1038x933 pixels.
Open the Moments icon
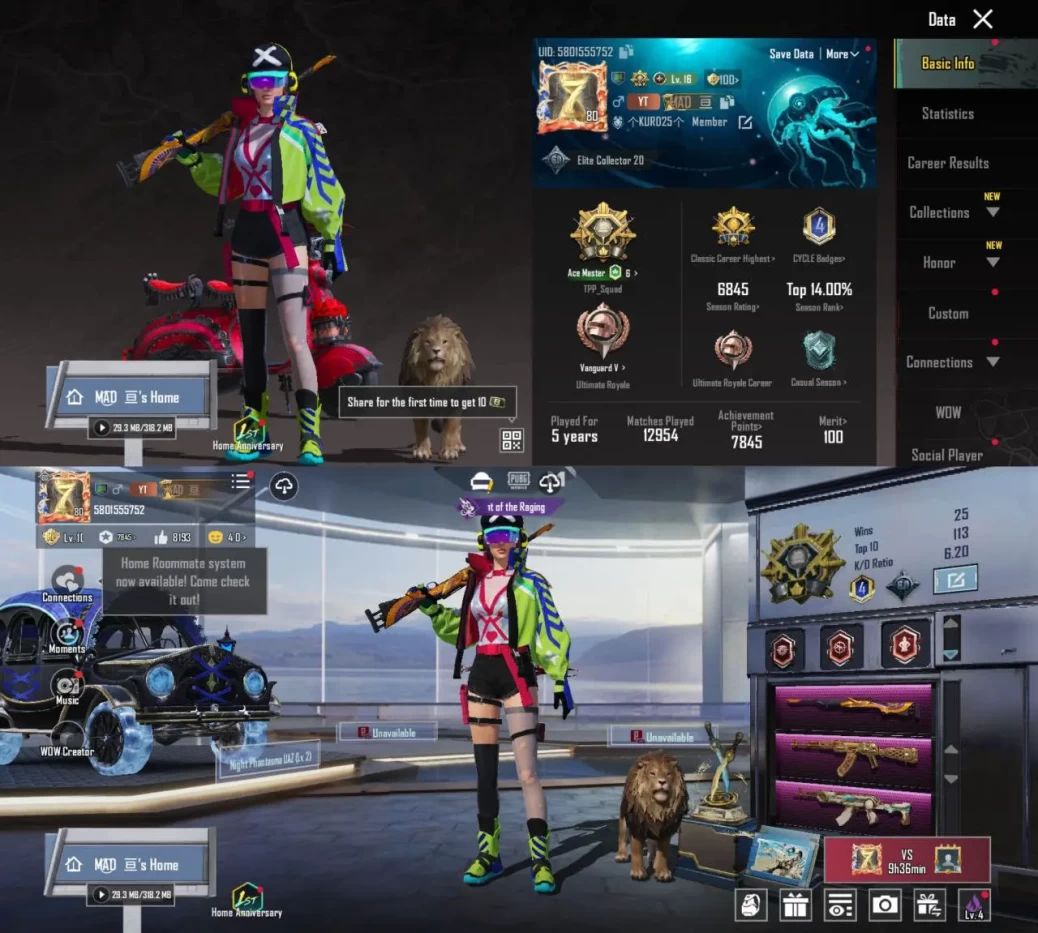click(67, 635)
